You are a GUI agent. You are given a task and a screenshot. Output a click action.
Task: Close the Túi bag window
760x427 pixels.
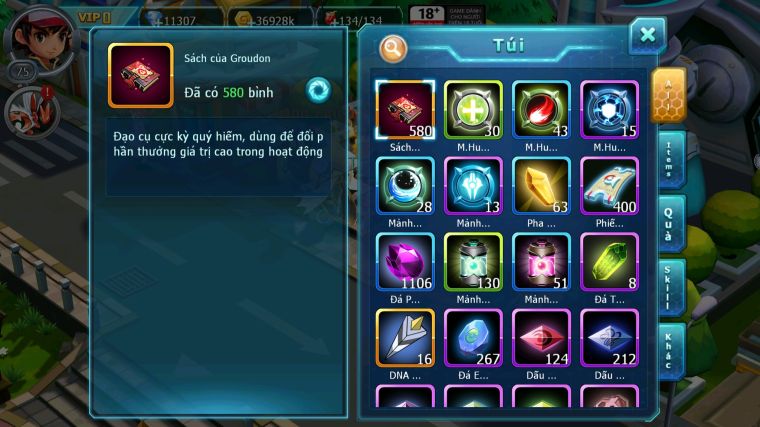647,36
